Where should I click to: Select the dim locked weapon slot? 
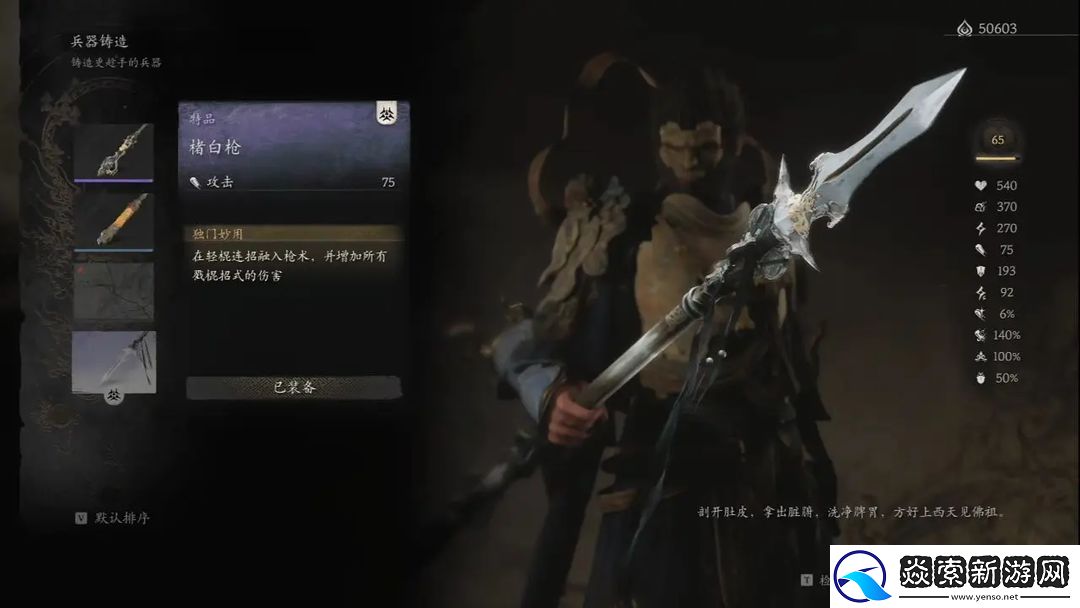point(113,291)
